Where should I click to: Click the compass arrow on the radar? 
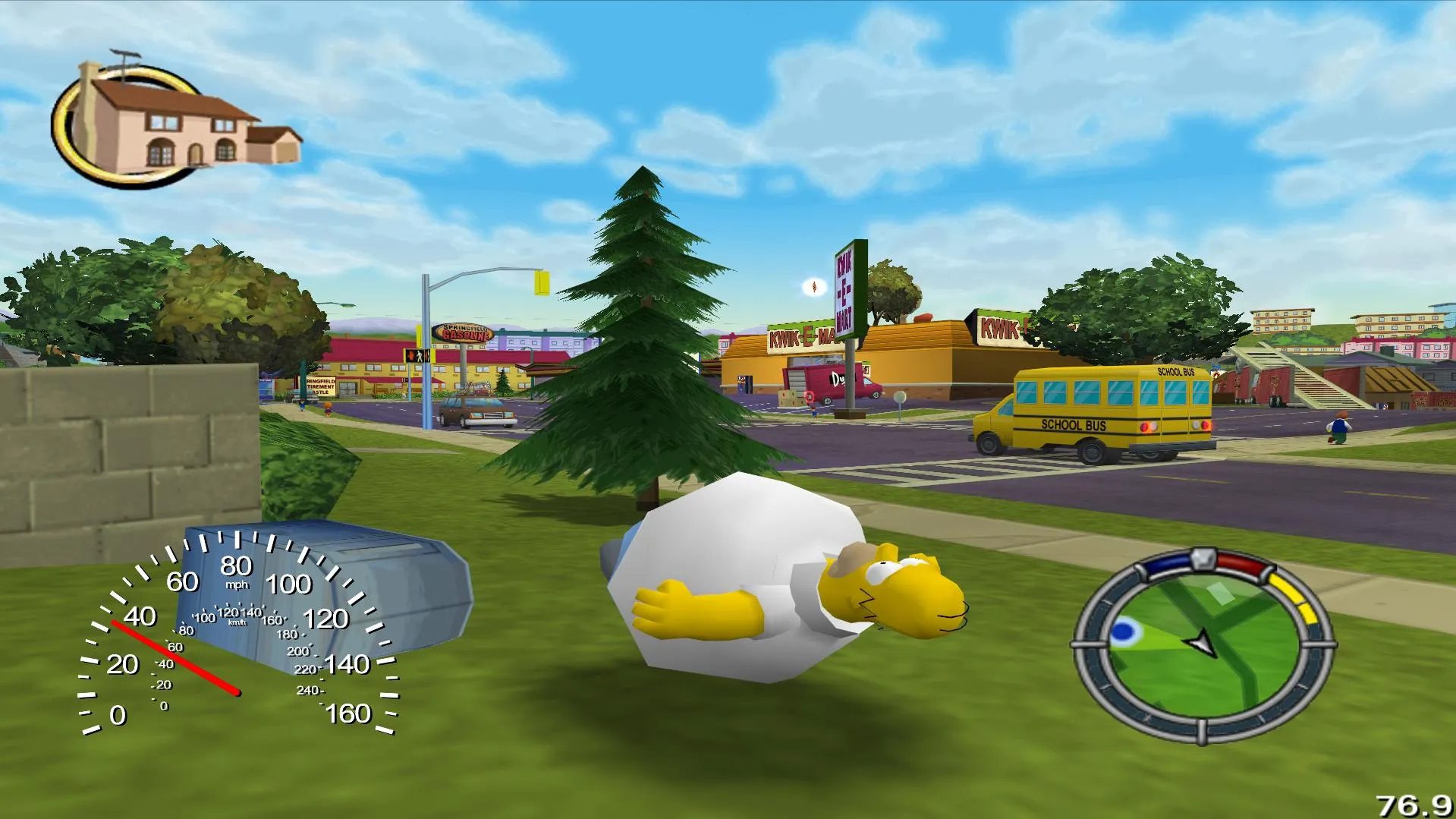click(x=1201, y=641)
